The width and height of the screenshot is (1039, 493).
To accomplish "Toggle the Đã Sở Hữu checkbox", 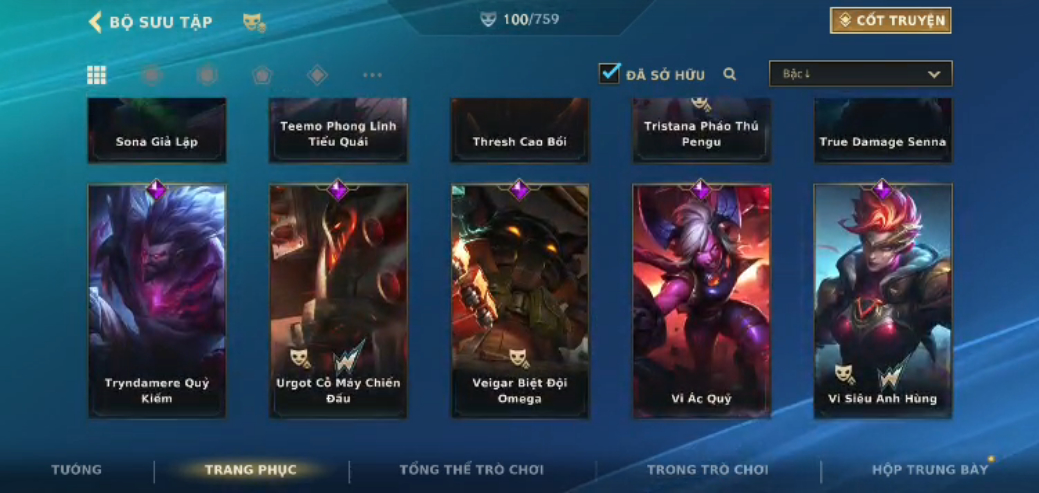I will (x=609, y=73).
